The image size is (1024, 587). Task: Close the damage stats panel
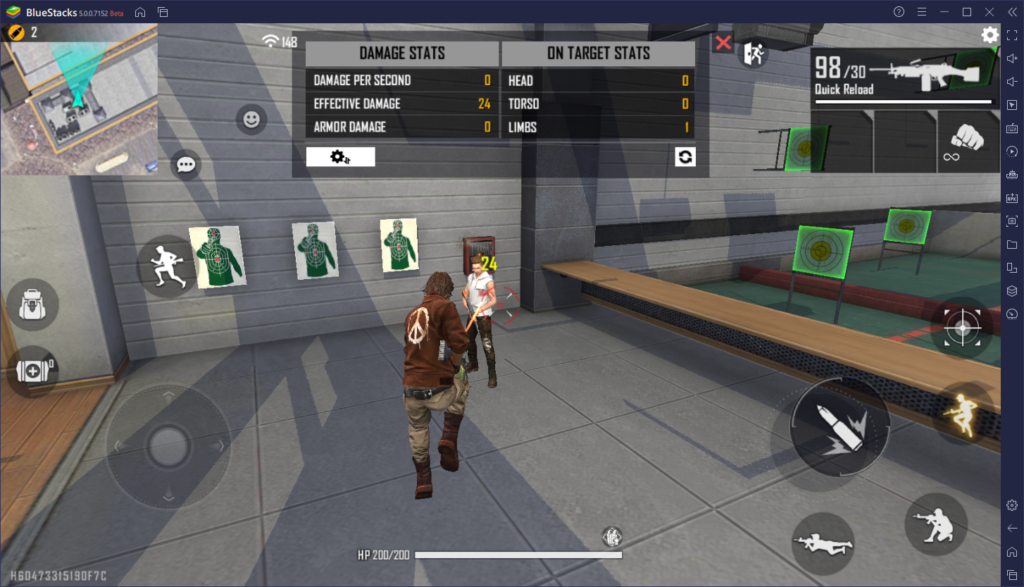coord(723,43)
